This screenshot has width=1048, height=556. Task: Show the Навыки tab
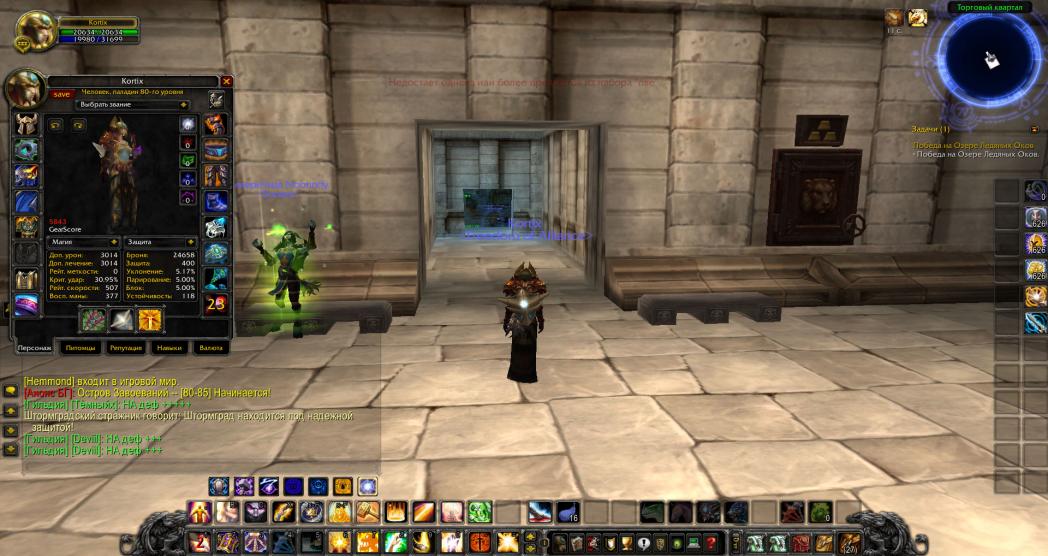tap(168, 348)
